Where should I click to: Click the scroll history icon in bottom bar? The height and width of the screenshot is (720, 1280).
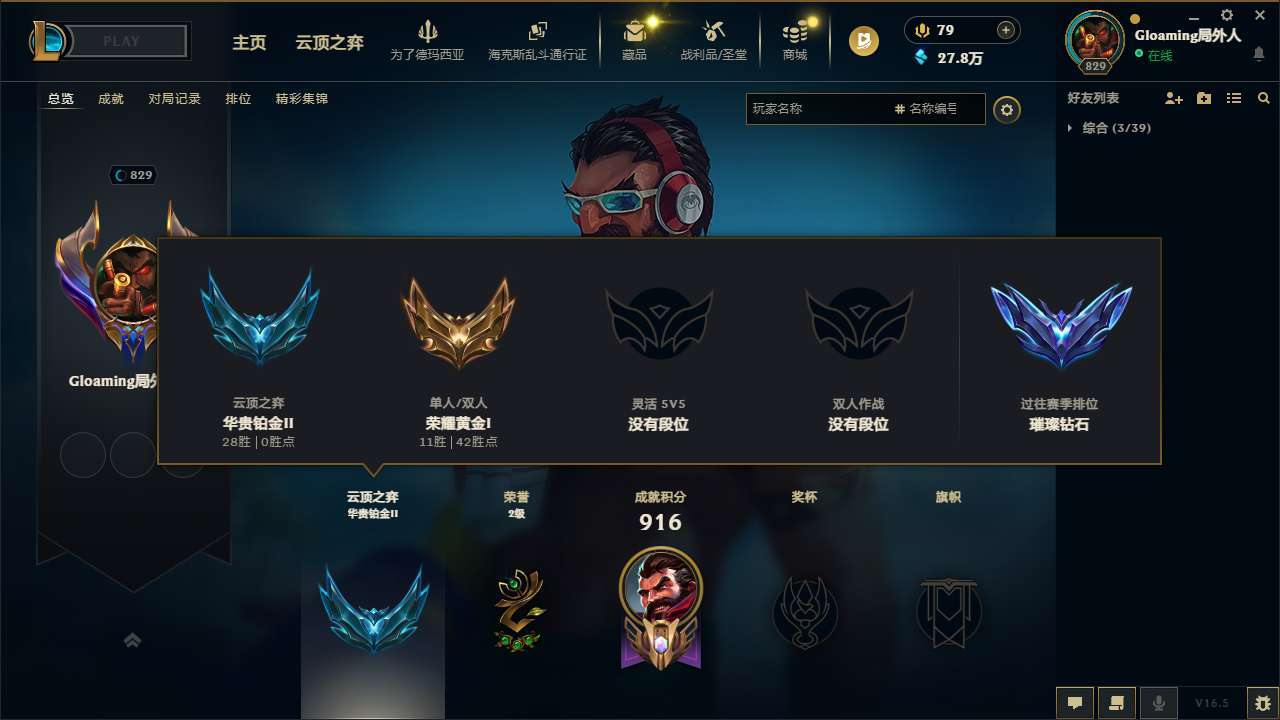point(1117,703)
